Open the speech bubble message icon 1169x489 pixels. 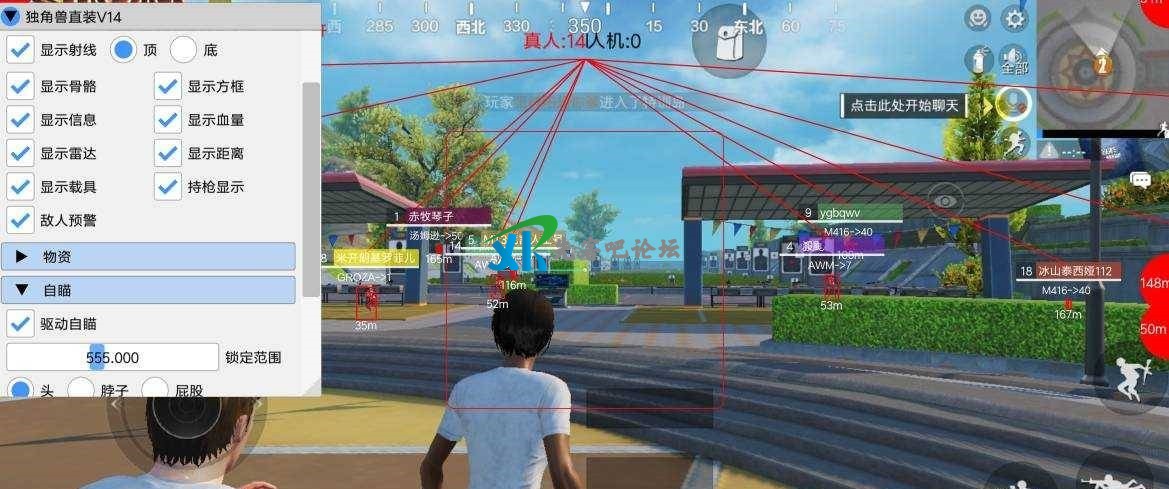tap(1140, 180)
